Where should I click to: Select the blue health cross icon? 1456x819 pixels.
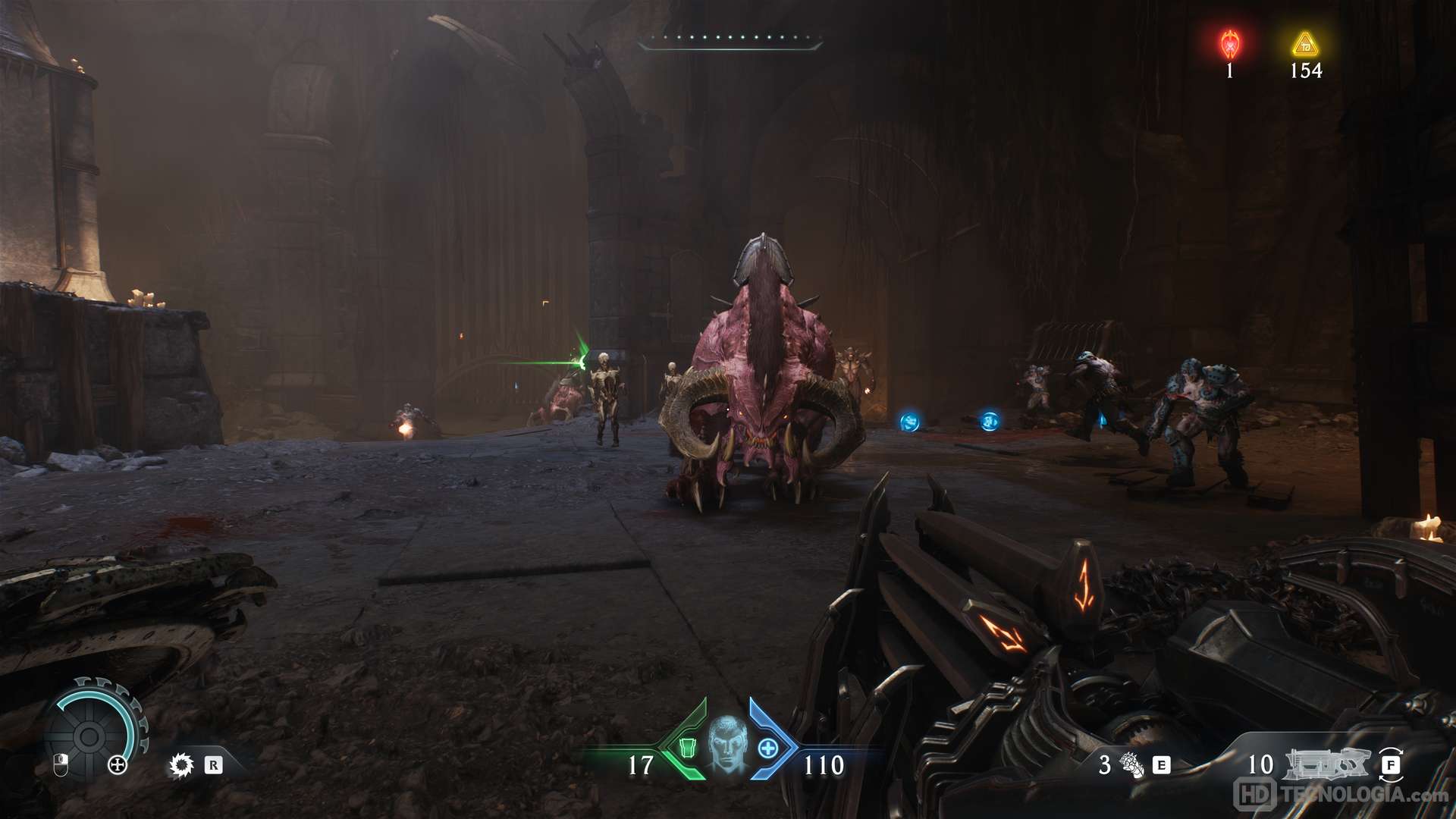[768, 748]
